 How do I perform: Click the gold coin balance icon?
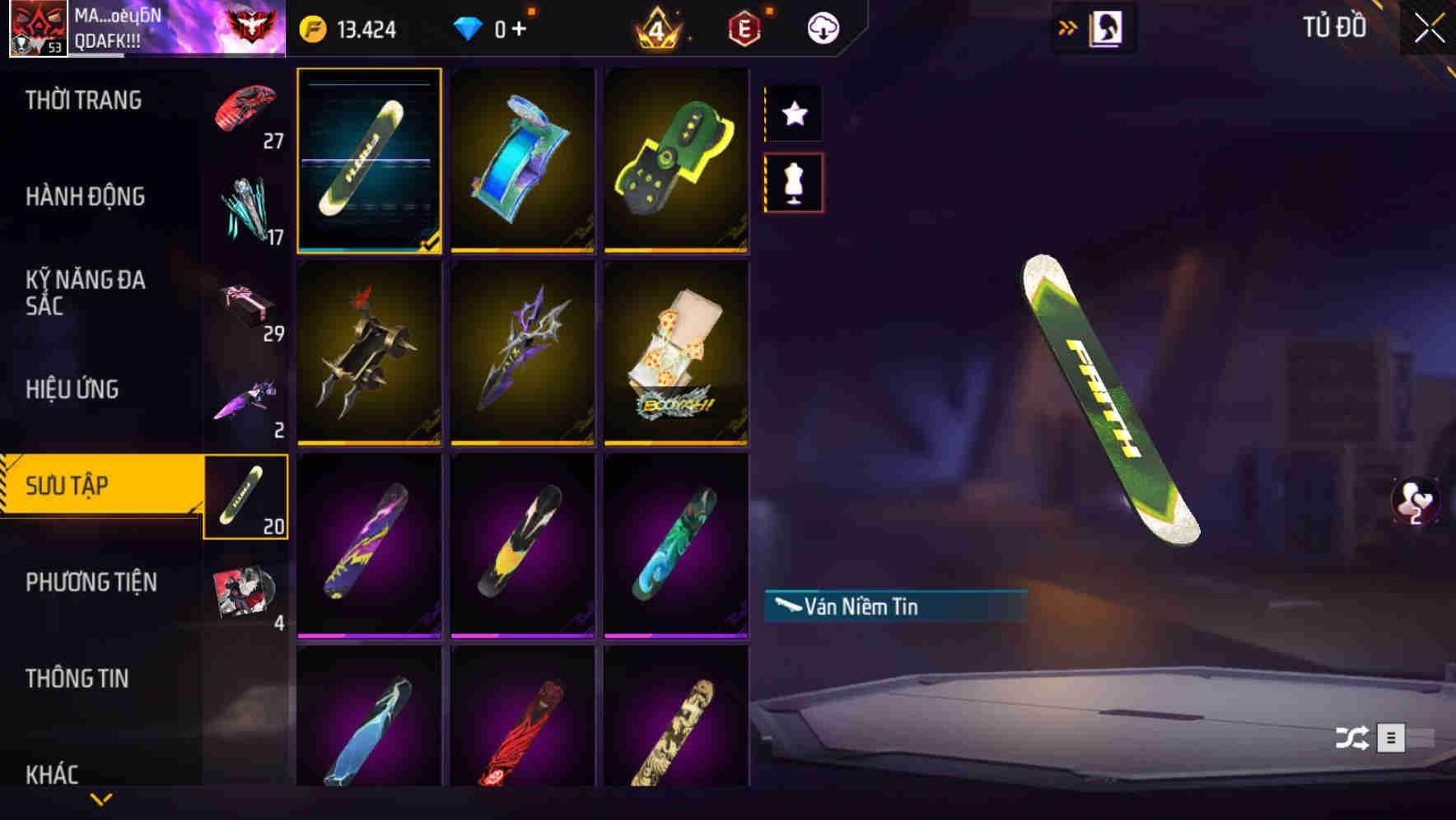pos(313,27)
